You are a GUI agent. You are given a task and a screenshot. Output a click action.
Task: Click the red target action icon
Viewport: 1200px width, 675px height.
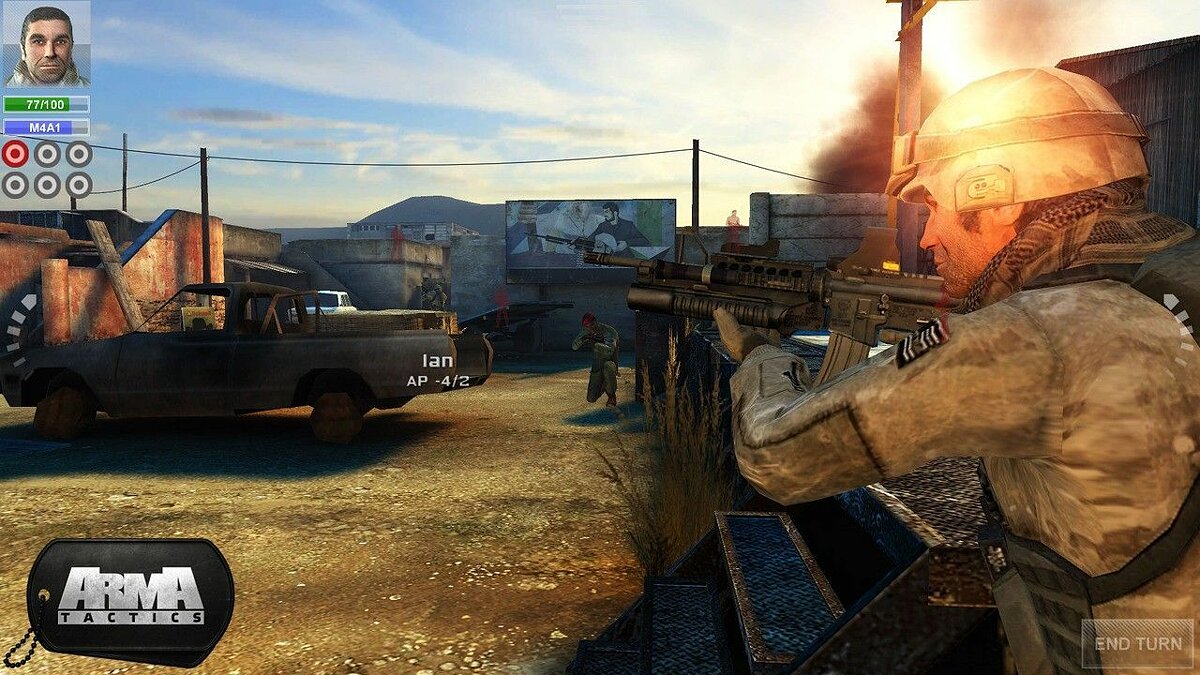[x=15, y=153]
